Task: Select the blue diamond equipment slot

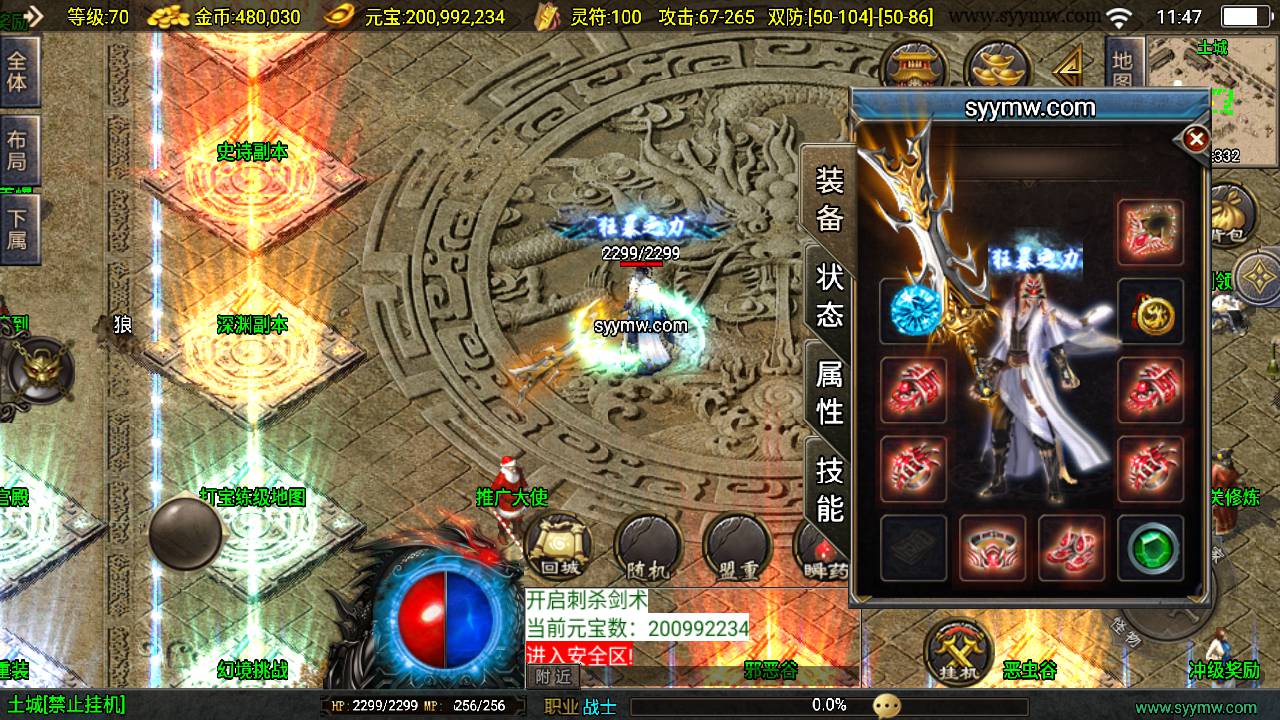Action: (x=913, y=311)
